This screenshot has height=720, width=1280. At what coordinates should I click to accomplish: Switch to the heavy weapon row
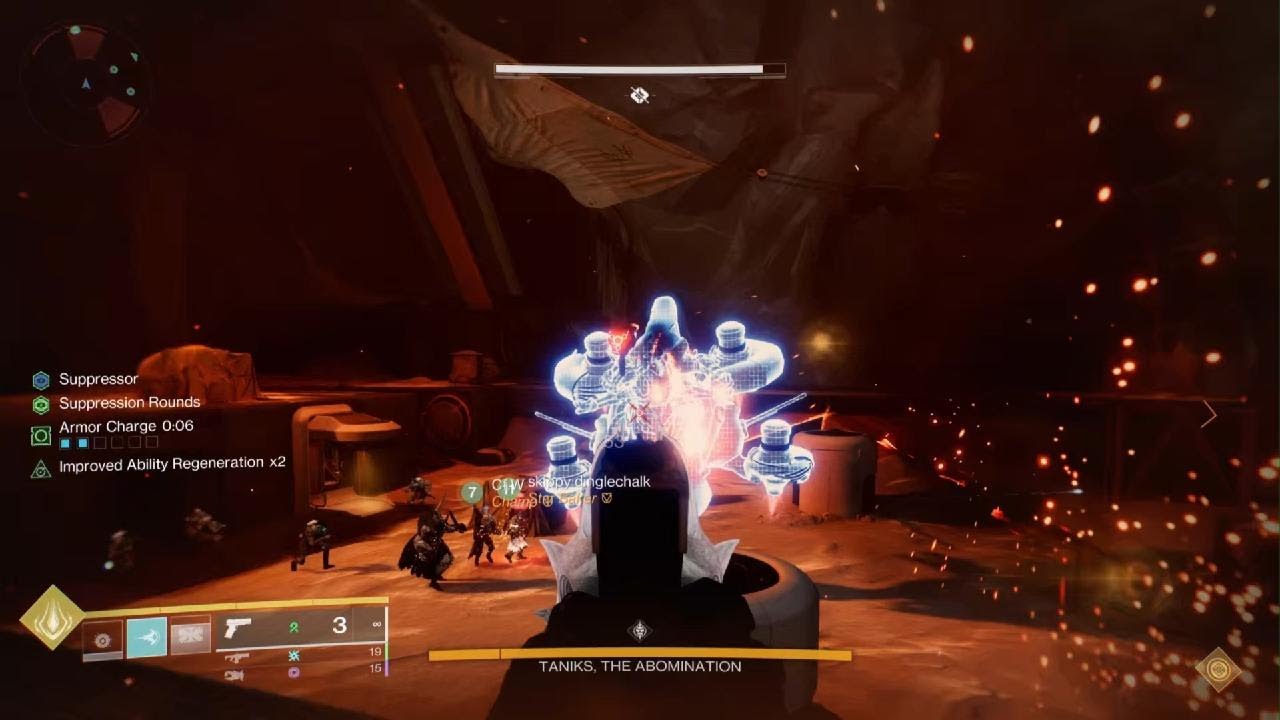click(x=235, y=675)
